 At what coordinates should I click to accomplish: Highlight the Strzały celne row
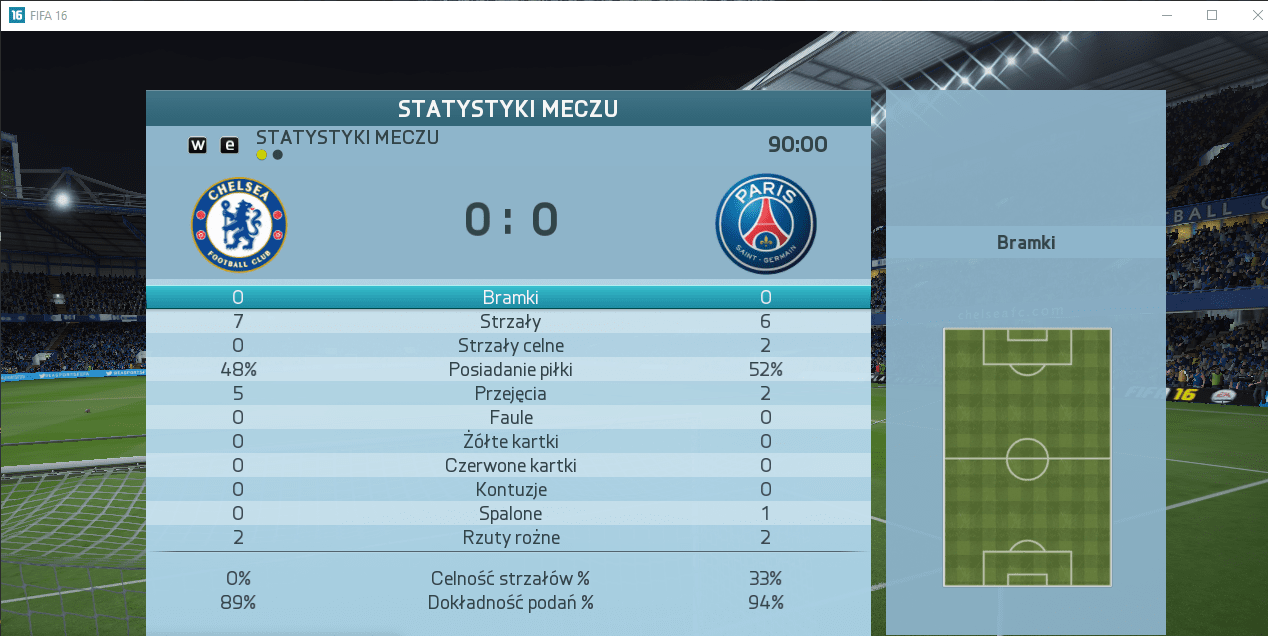(x=510, y=345)
